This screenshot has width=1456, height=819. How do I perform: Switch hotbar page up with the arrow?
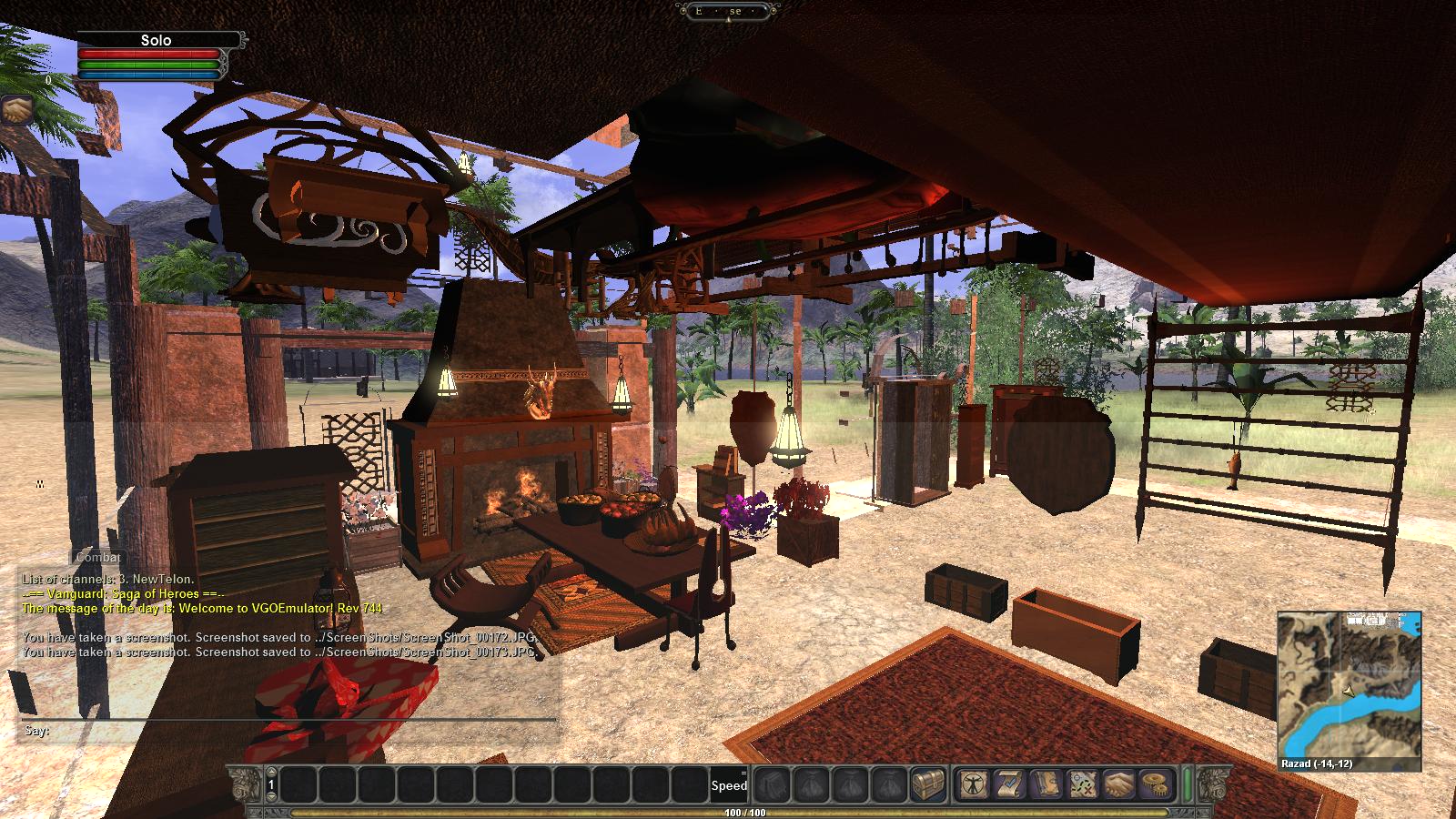272,773
